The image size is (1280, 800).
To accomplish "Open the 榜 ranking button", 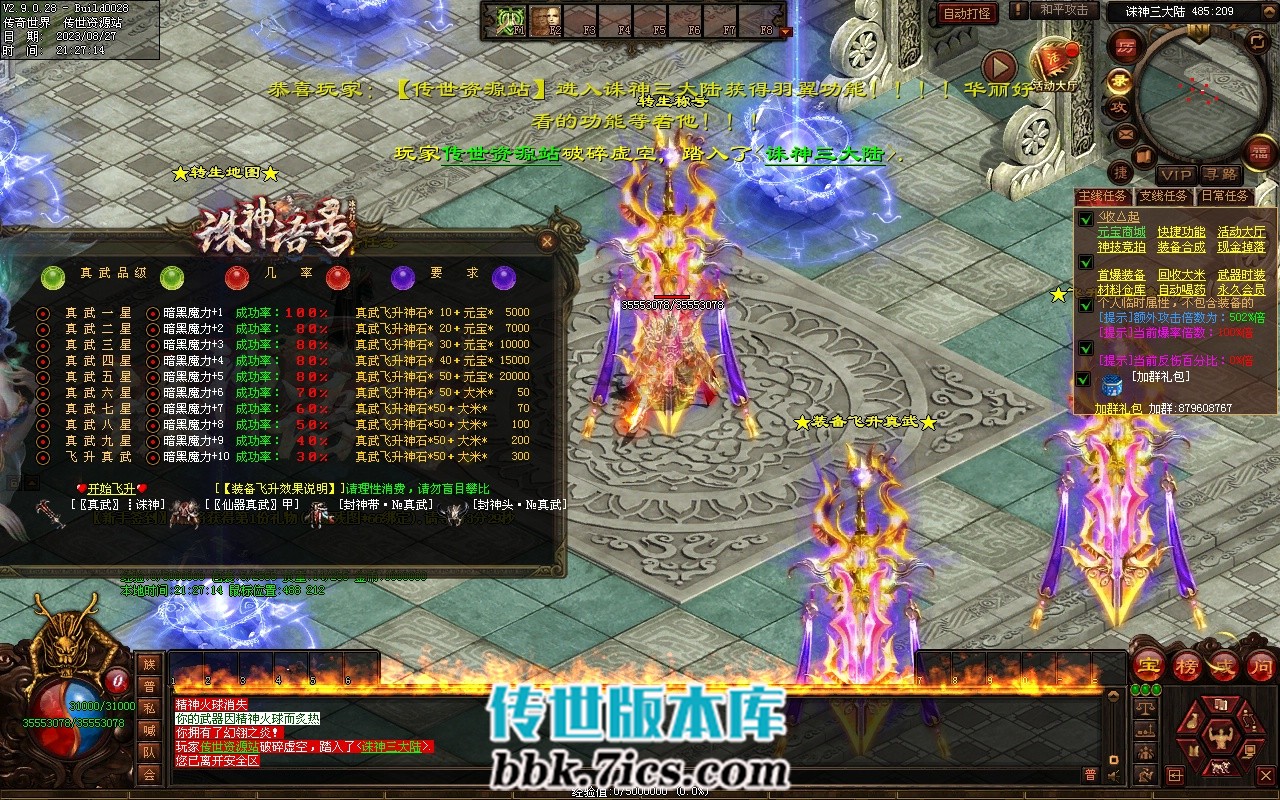I will tap(1186, 666).
